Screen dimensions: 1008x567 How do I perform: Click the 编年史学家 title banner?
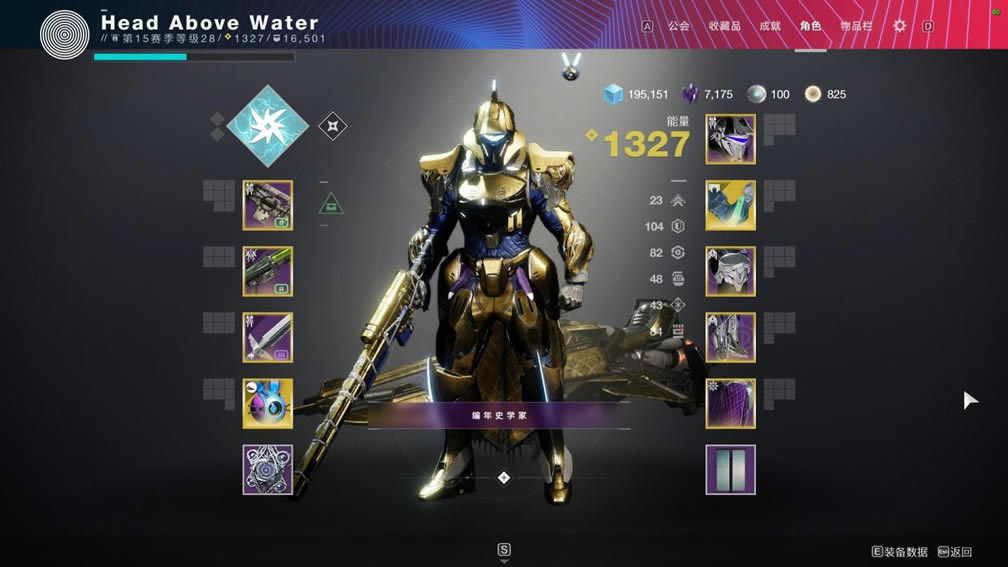point(499,414)
